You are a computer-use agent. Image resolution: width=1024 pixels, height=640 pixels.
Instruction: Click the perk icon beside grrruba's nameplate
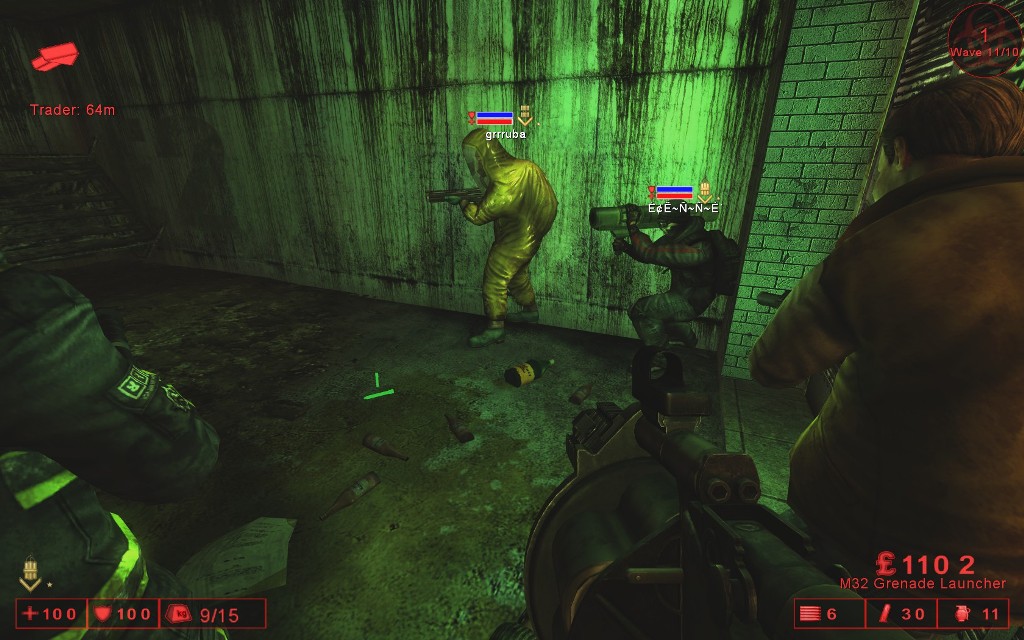pyautogui.click(x=525, y=118)
